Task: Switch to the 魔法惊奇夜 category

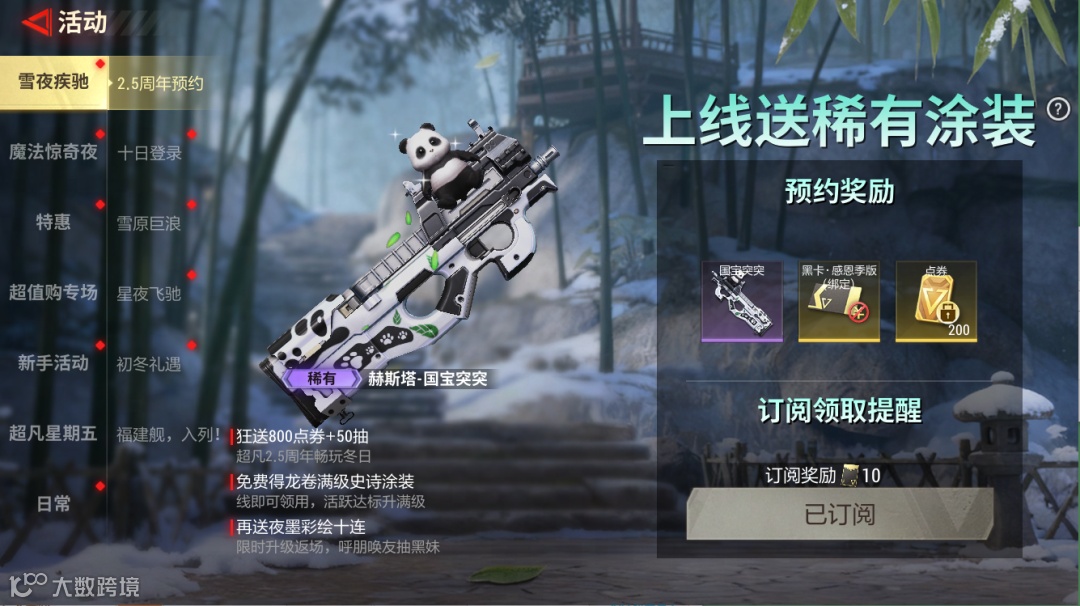Action: [53, 152]
